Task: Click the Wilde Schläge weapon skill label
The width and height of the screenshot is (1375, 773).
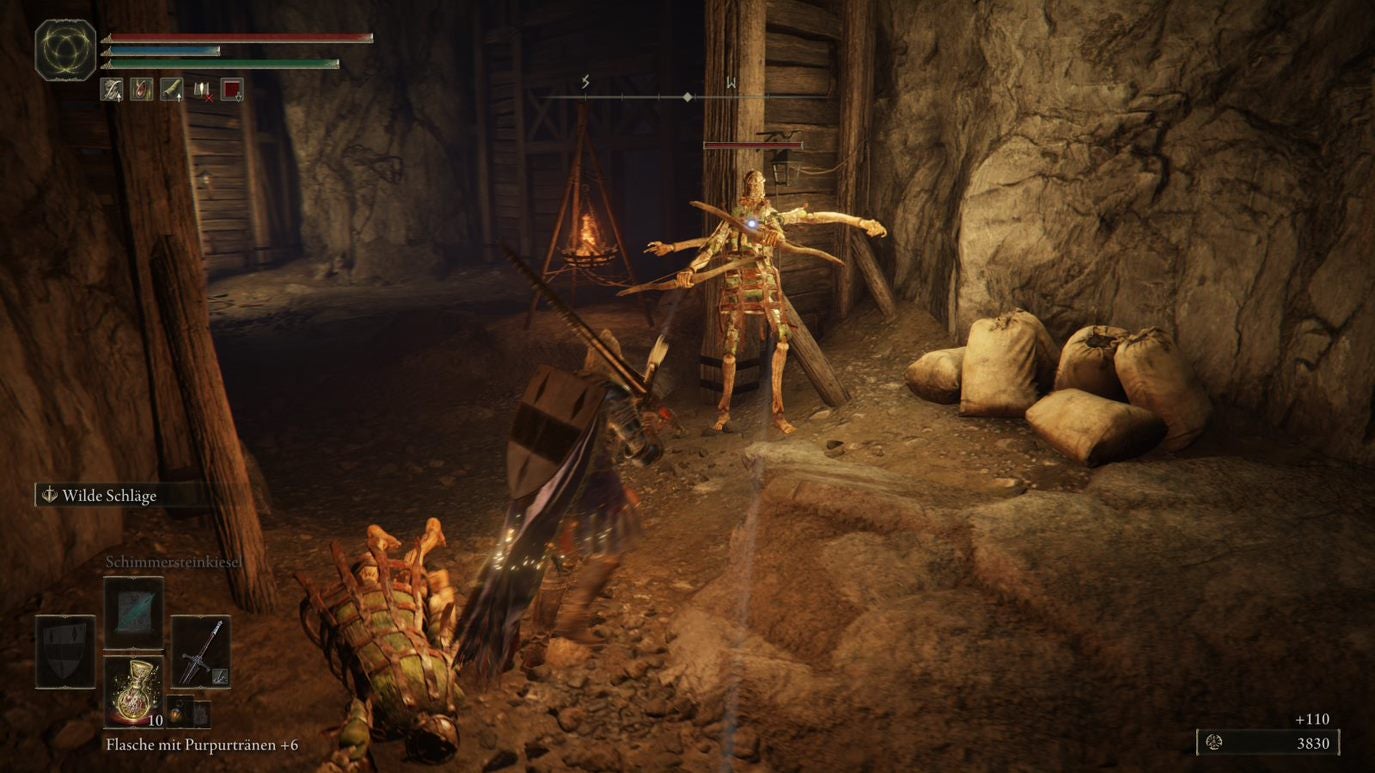Action: click(108, 495)
